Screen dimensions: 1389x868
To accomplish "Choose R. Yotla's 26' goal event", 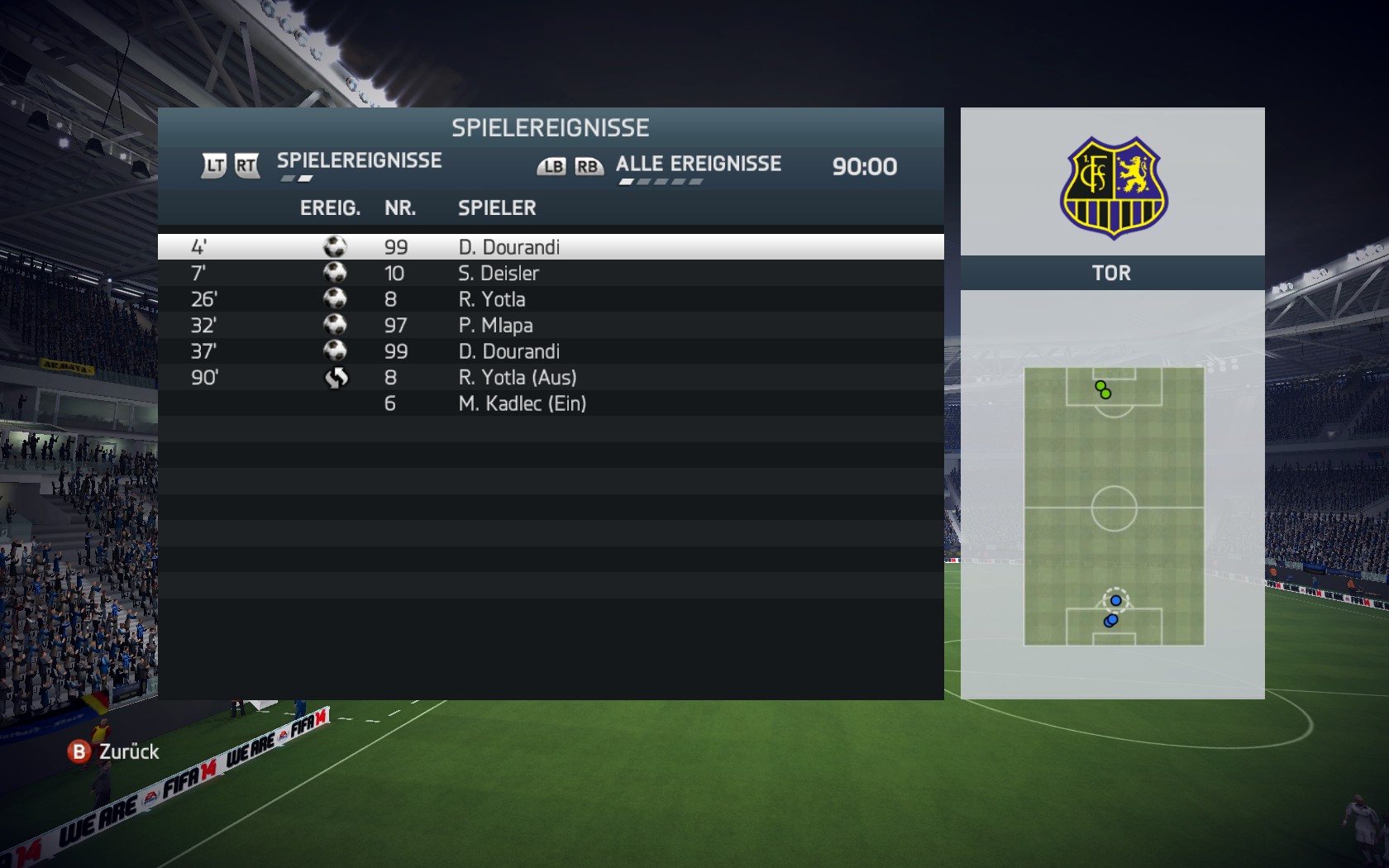I will [550, 299].
